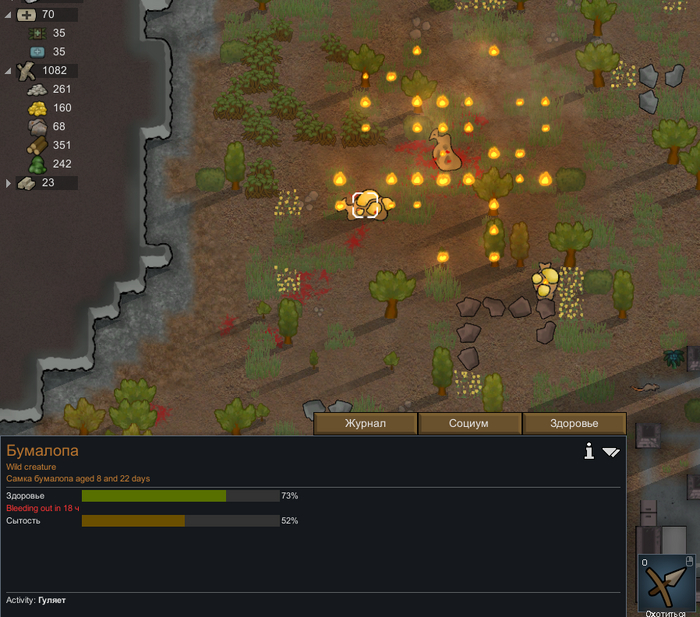Image resolution: width=700 pixels, height=617 pixels.
Task: Select the herbal medicine resource row
Action: [x=46, y=33]
